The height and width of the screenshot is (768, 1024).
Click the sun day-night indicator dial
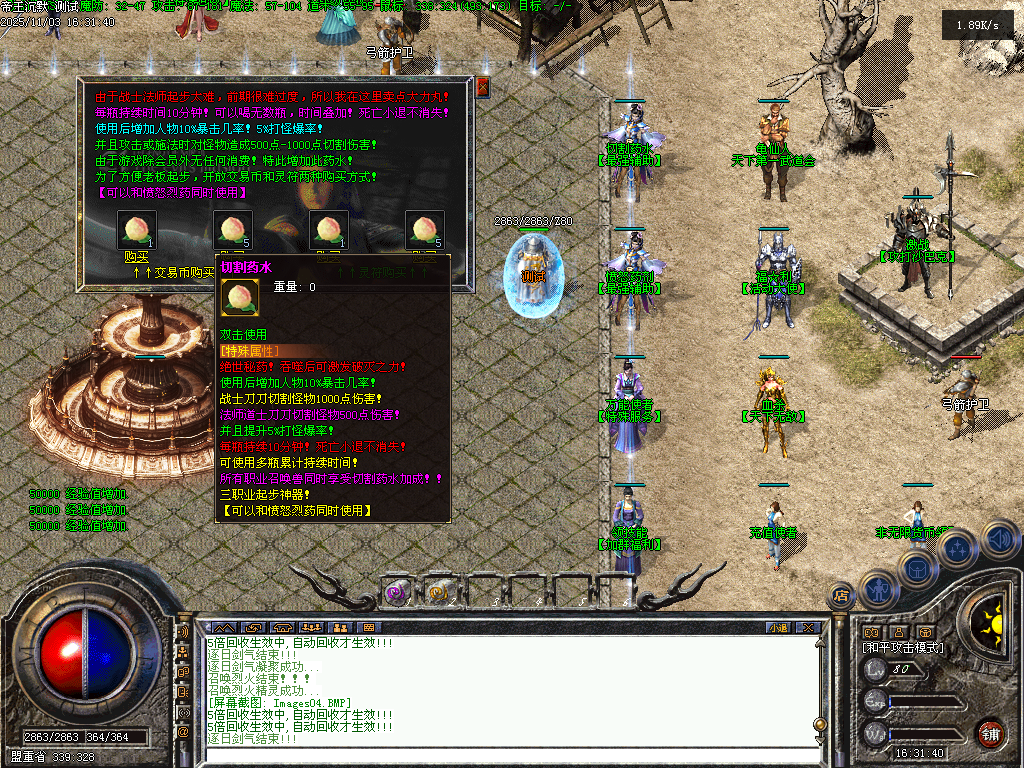pyautogui.click(x=994, y=622)
